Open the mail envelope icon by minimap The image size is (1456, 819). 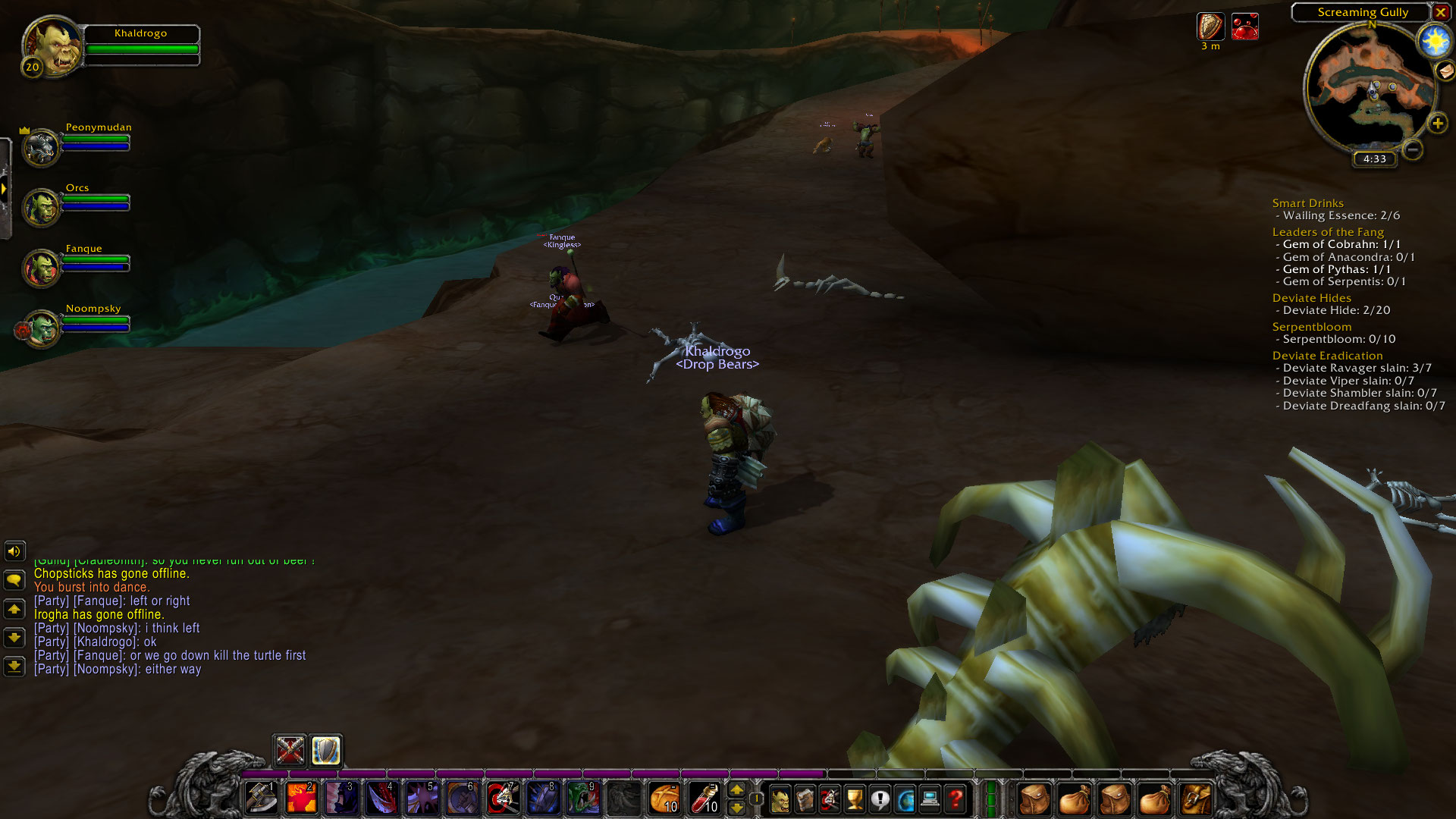coord(1445,71)
